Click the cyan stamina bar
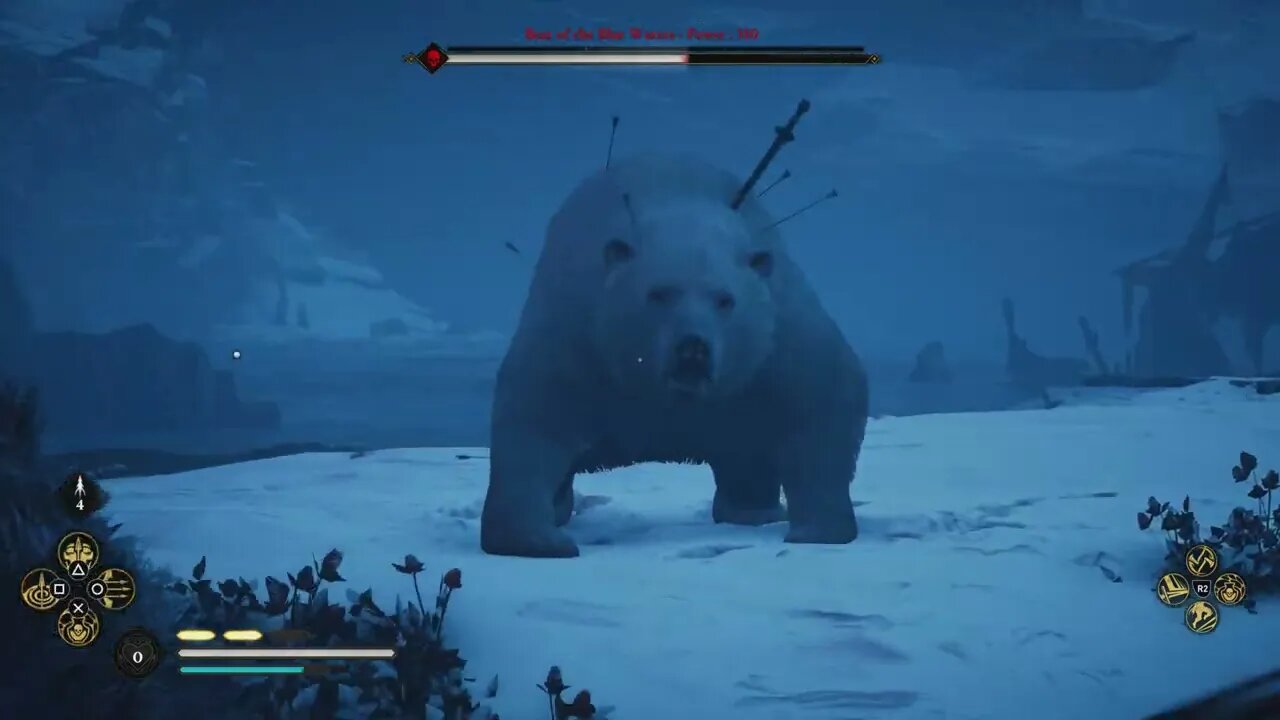 (x=240, y=668)
